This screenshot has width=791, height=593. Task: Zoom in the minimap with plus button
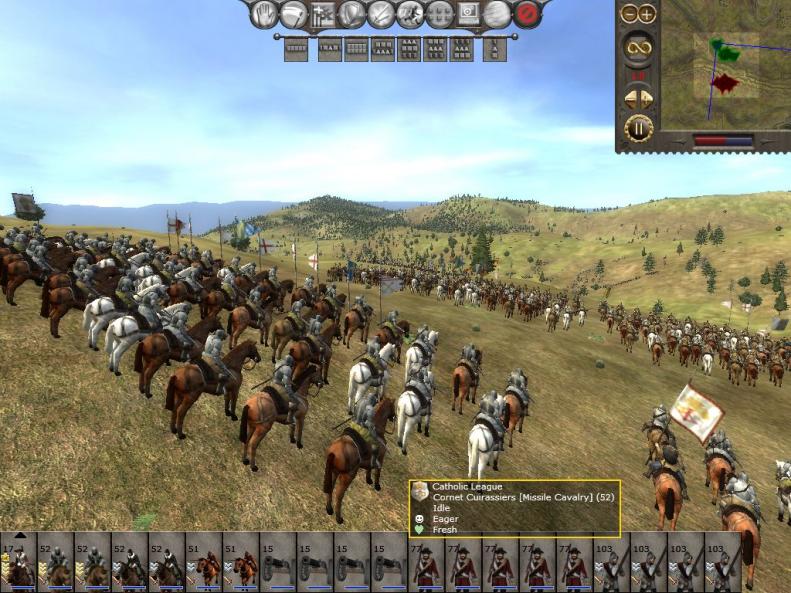pos(647,14)
